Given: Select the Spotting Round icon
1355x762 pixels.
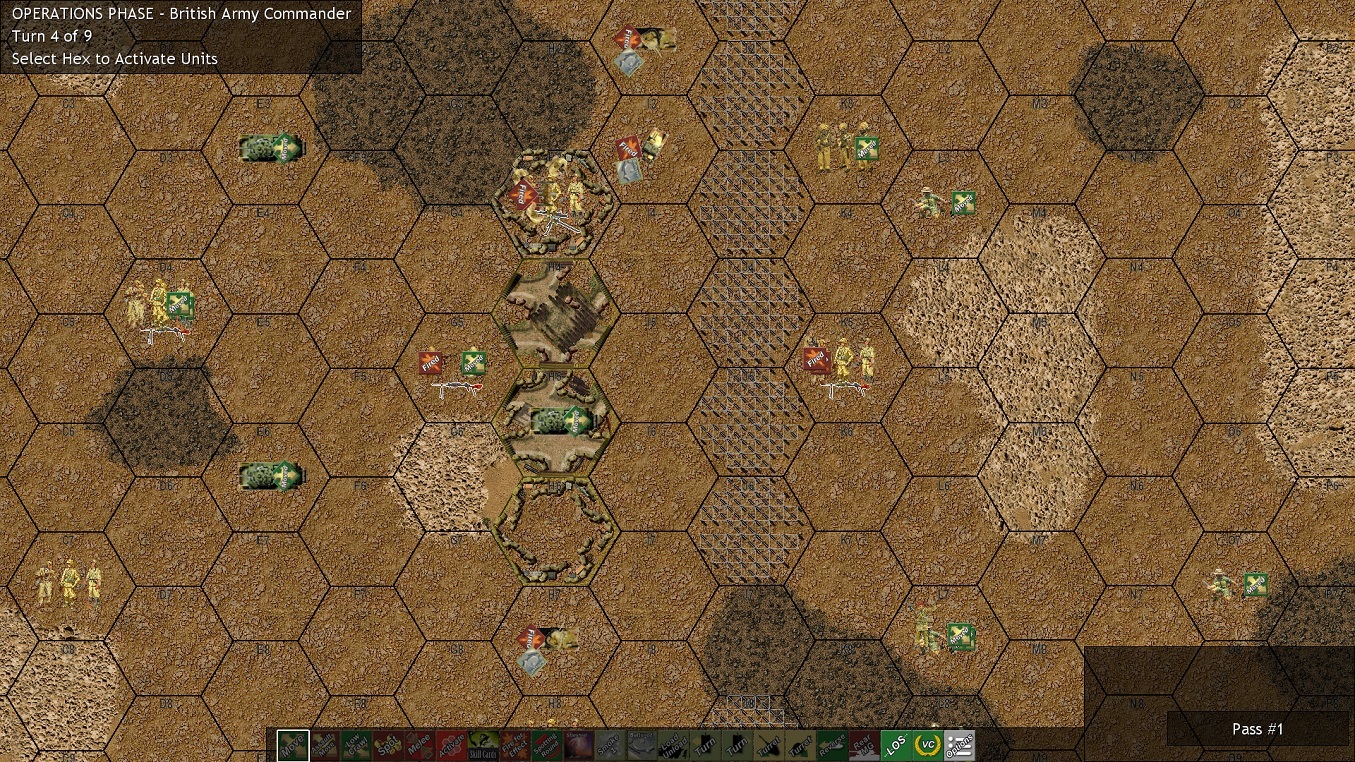Looking at the screenshot, I should tap(545, 744).
